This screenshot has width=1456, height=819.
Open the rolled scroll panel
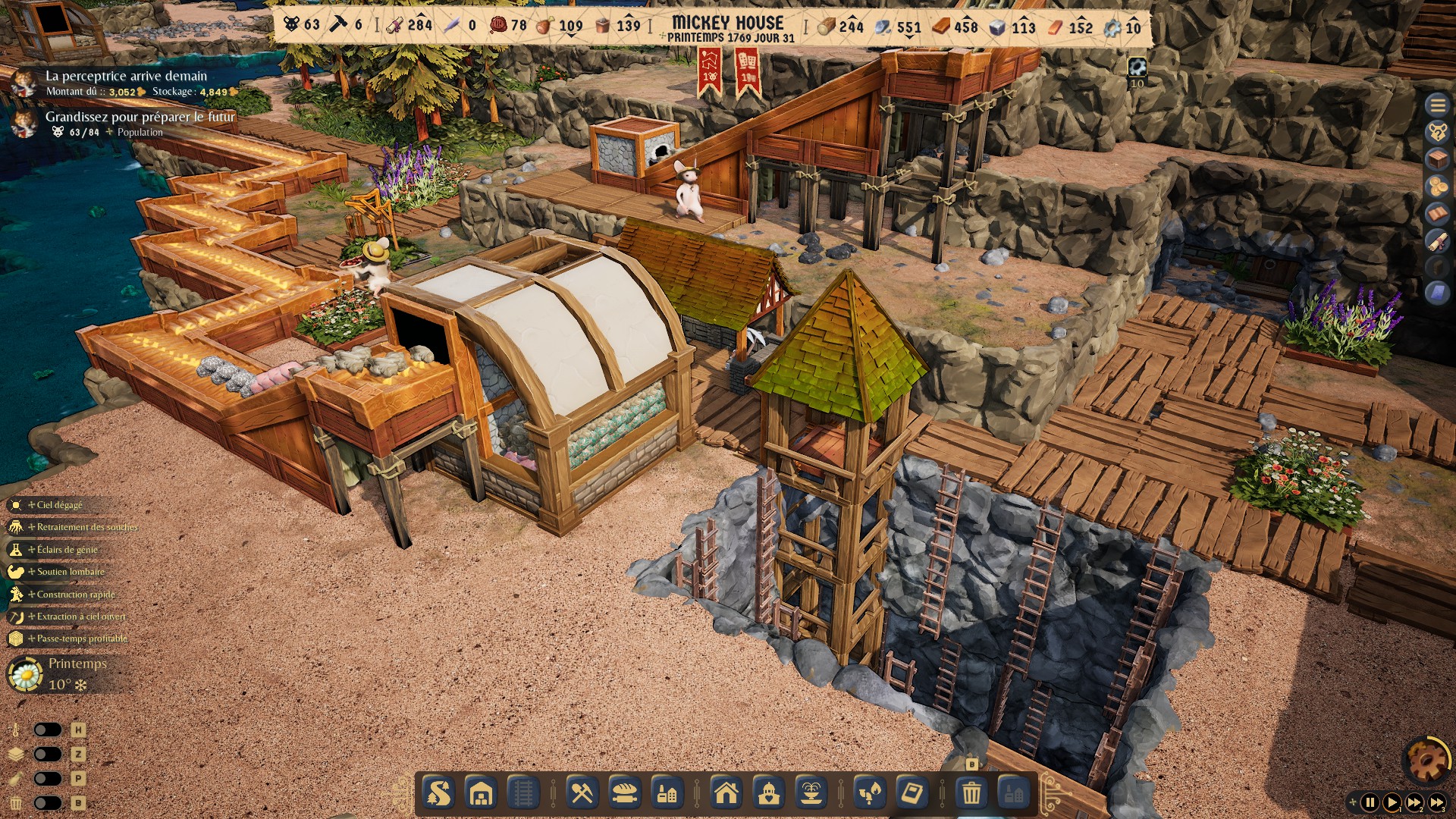[x=1437, y=241]
